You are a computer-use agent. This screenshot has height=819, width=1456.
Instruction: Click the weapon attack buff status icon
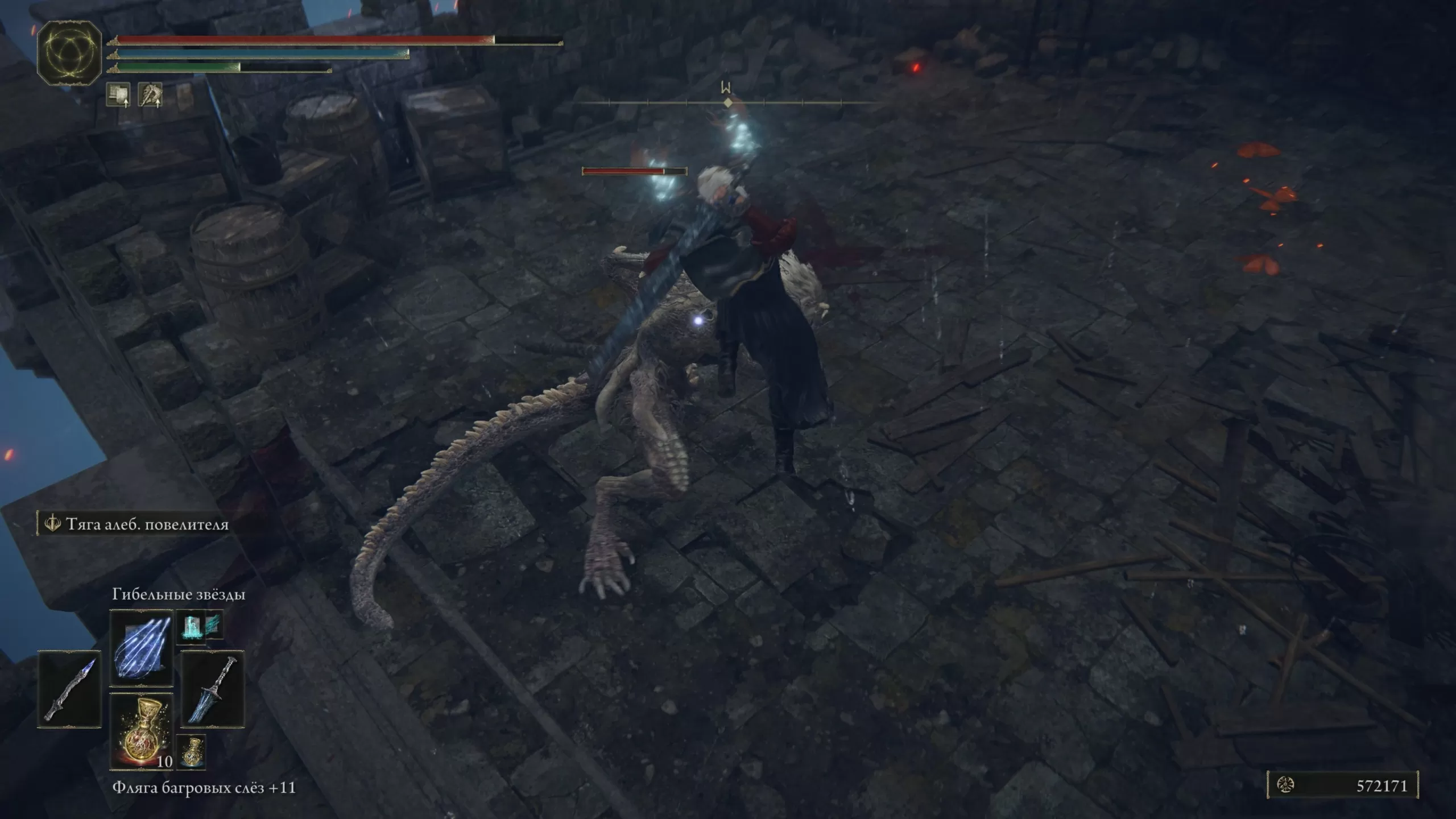(150, 94)
